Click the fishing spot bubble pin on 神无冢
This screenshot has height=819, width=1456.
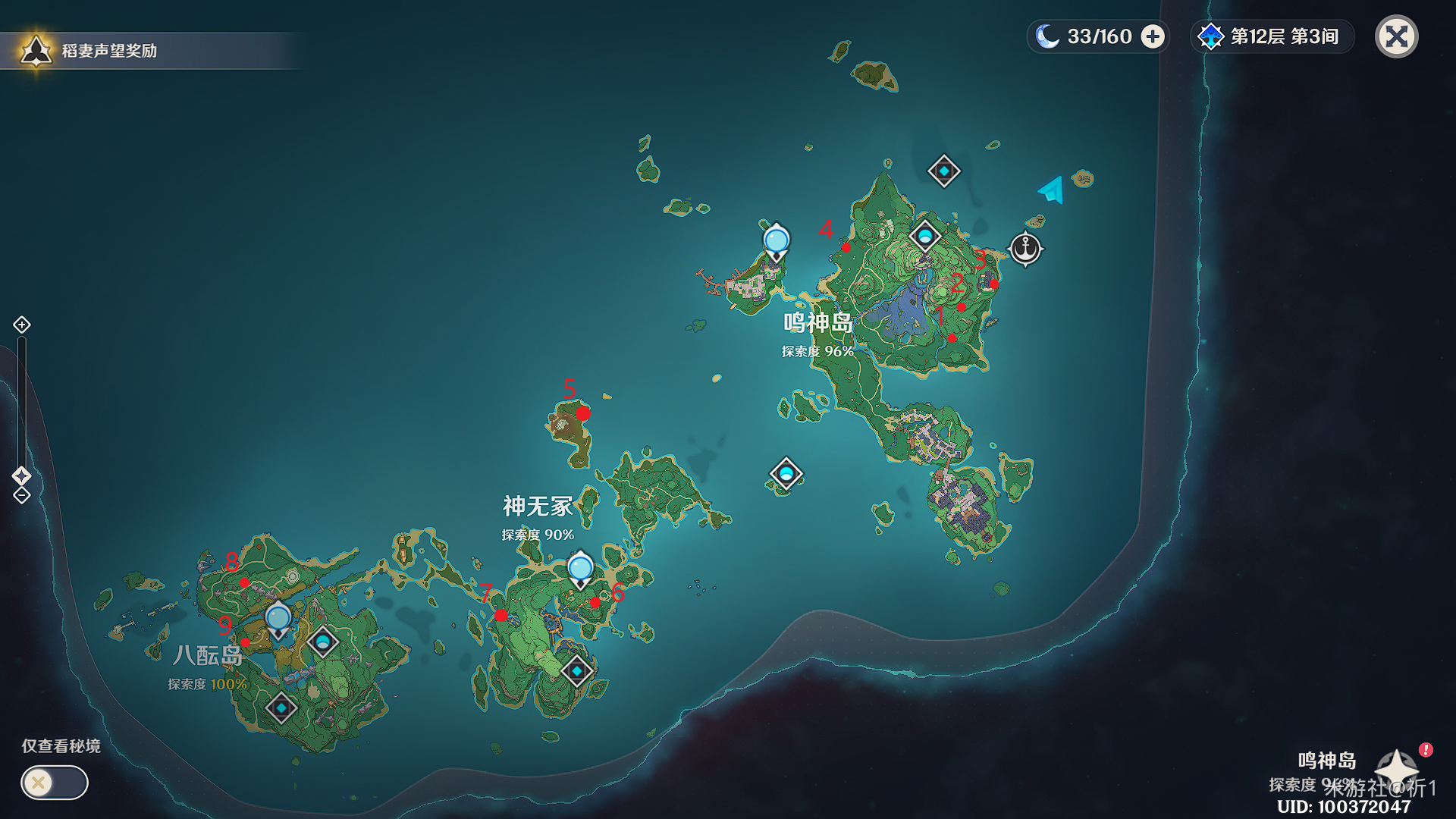coord(580,566)
